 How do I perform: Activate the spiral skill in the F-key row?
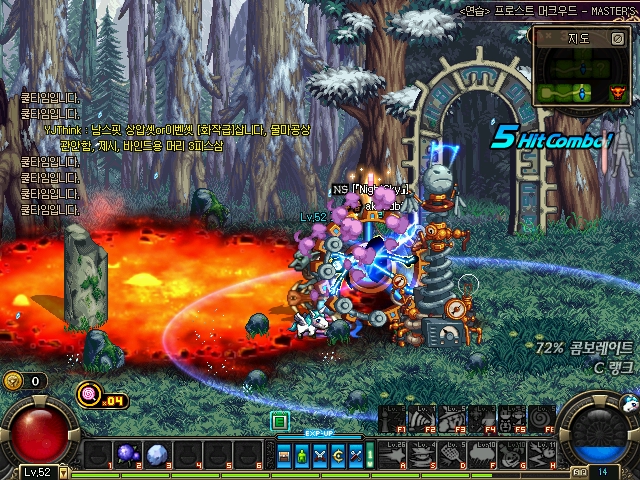542,417
